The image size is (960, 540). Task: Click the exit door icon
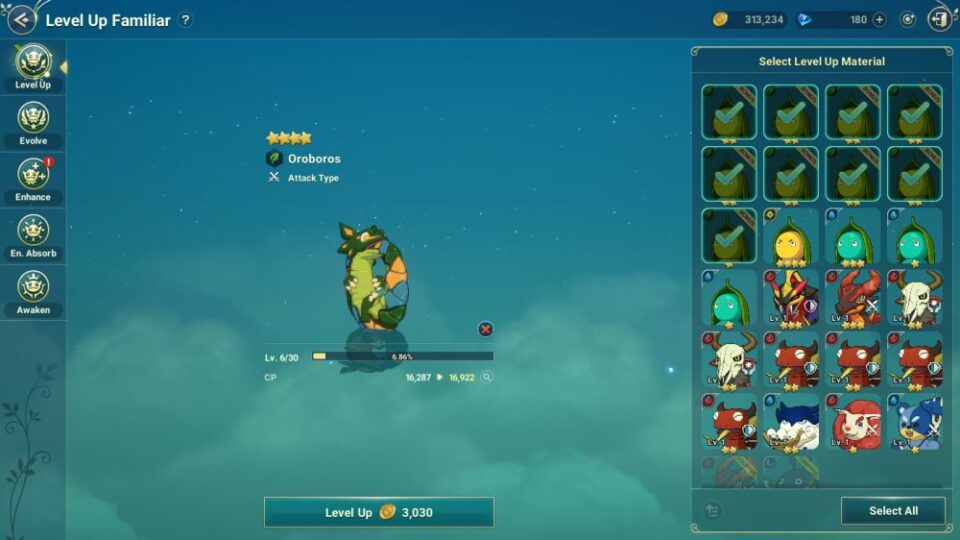(x=939, y=19)
